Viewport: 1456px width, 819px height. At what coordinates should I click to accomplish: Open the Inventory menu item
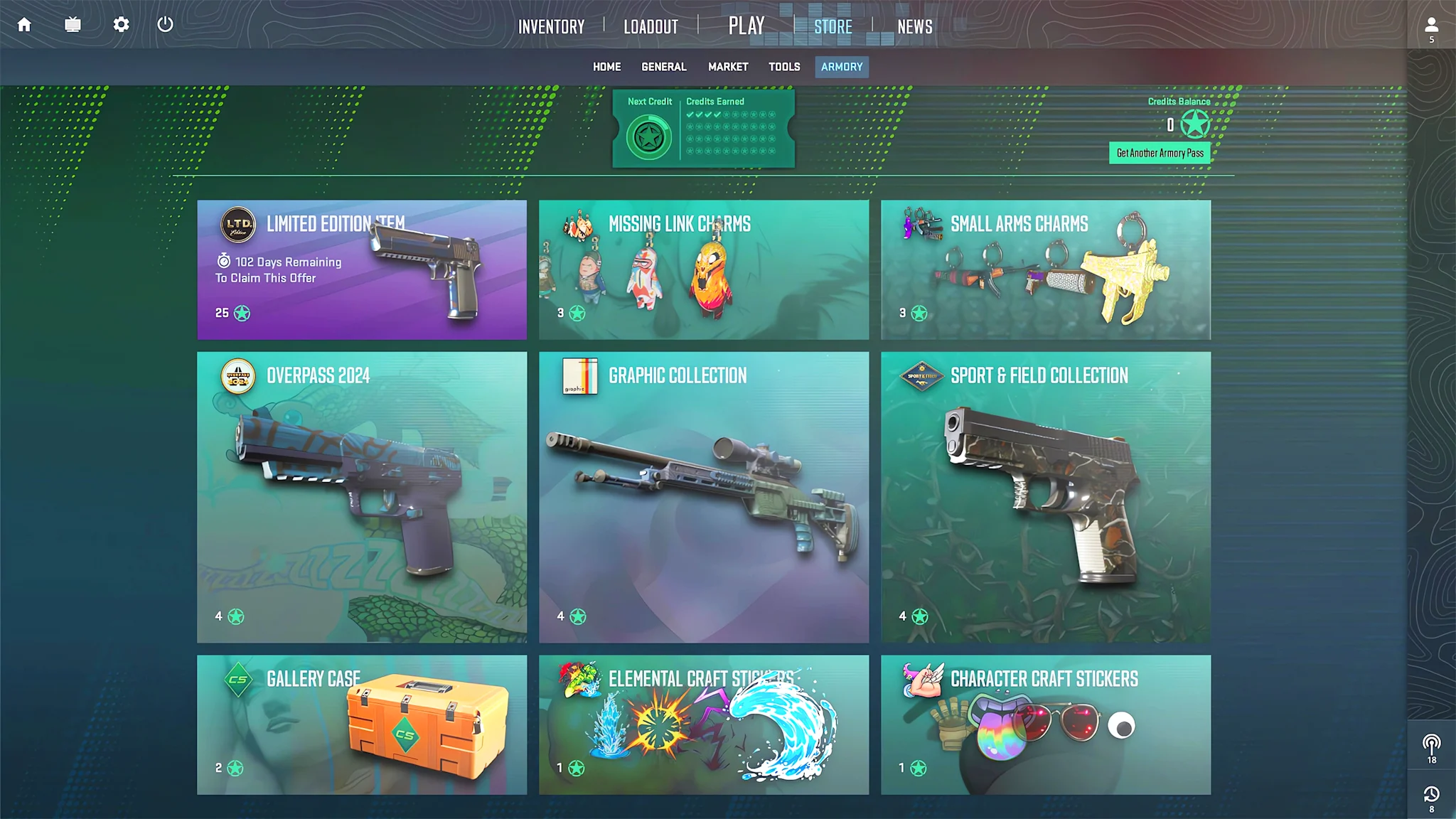coord(552,26)
